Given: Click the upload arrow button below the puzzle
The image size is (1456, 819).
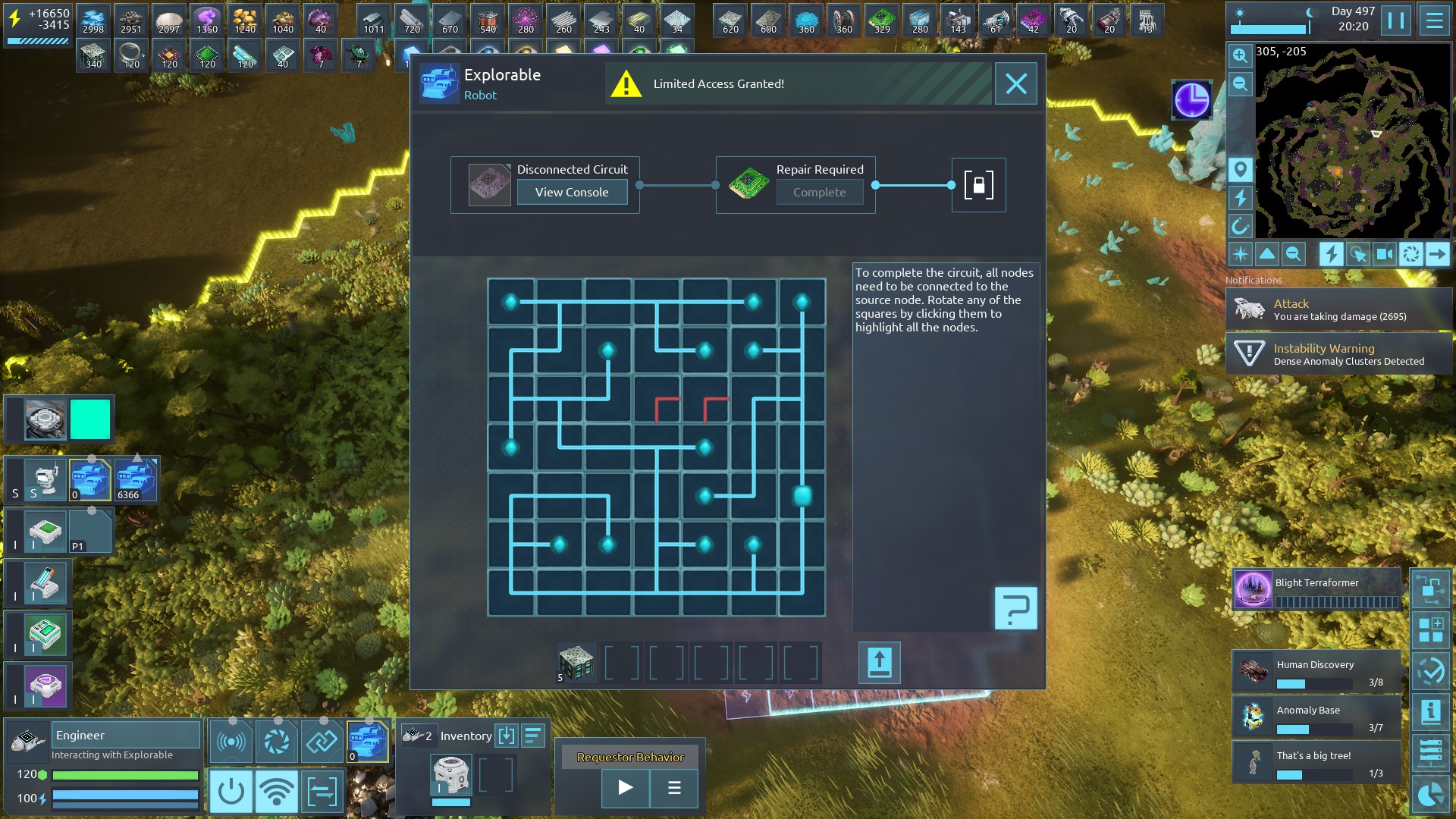Looking at the screenshot, I should [x=879, y=663].
